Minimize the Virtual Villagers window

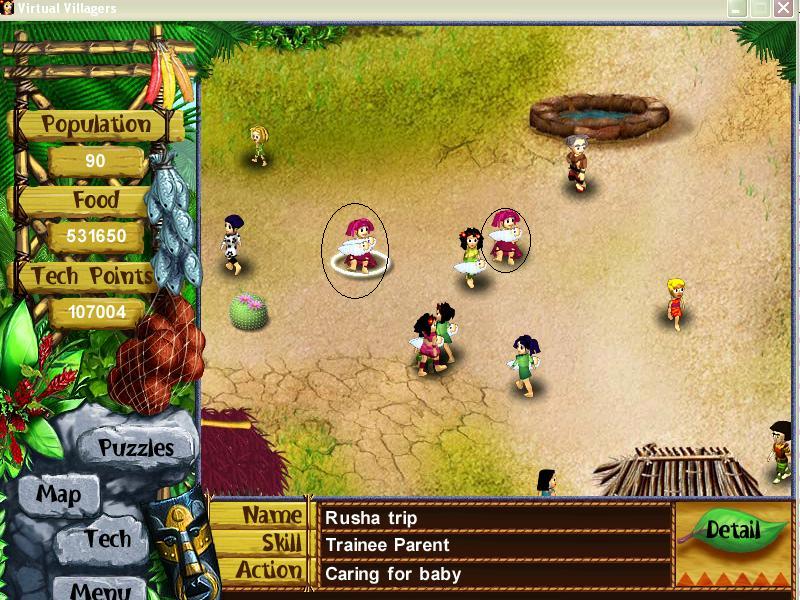coord(737,8)
